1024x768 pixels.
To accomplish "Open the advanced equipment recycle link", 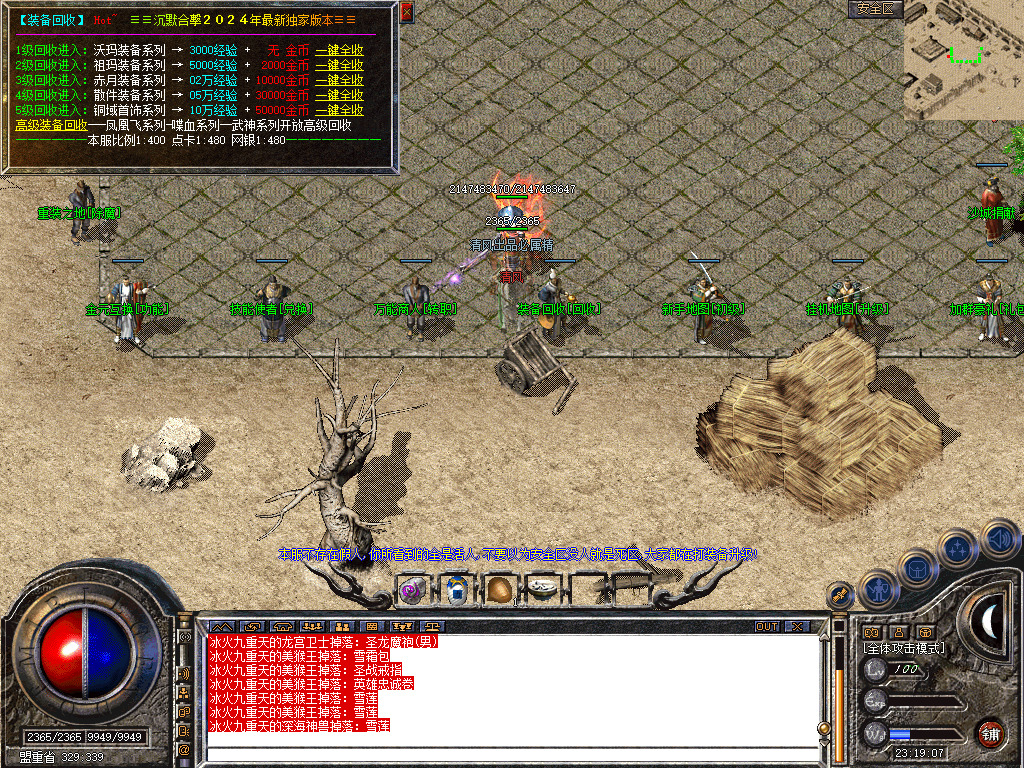I will 51,126.
